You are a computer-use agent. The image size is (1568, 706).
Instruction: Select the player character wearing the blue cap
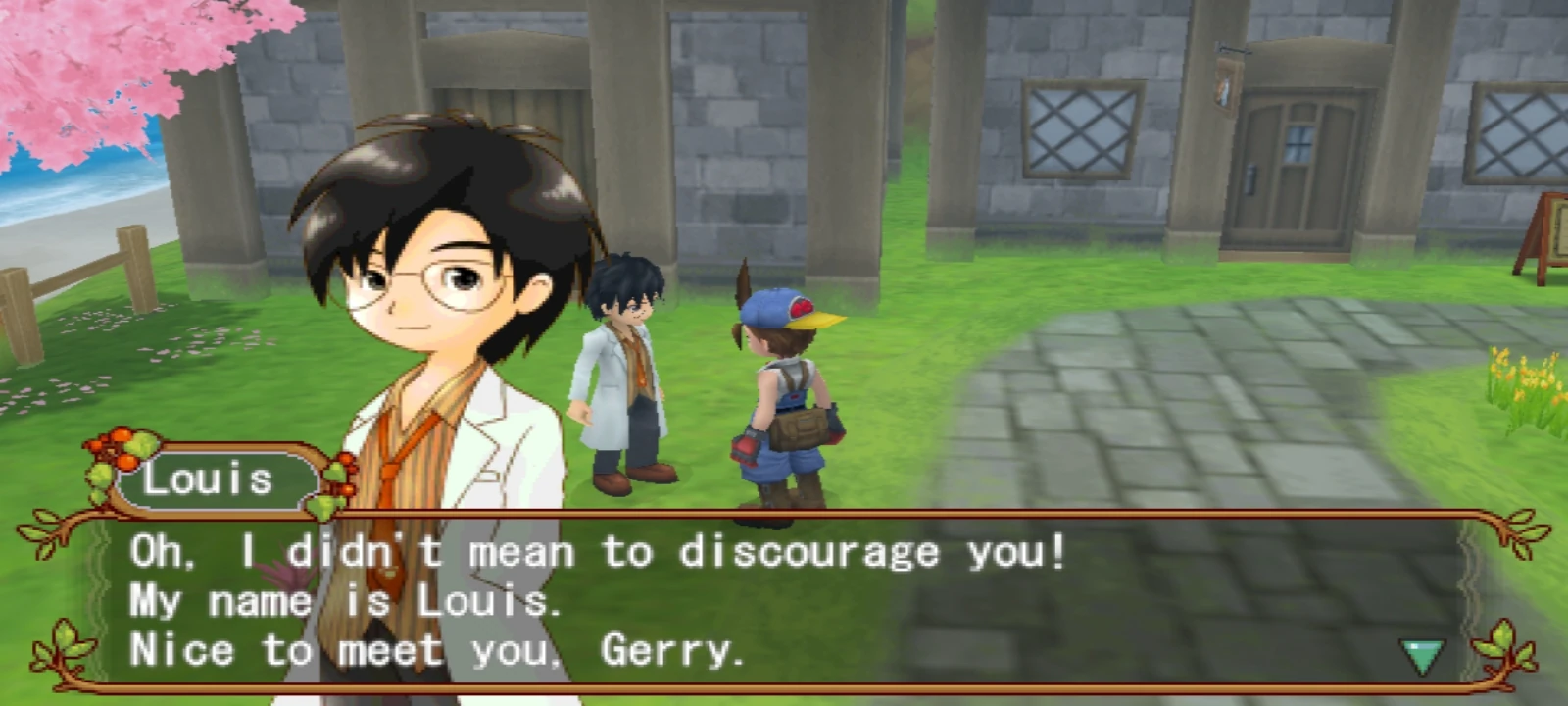click(784, 392)
